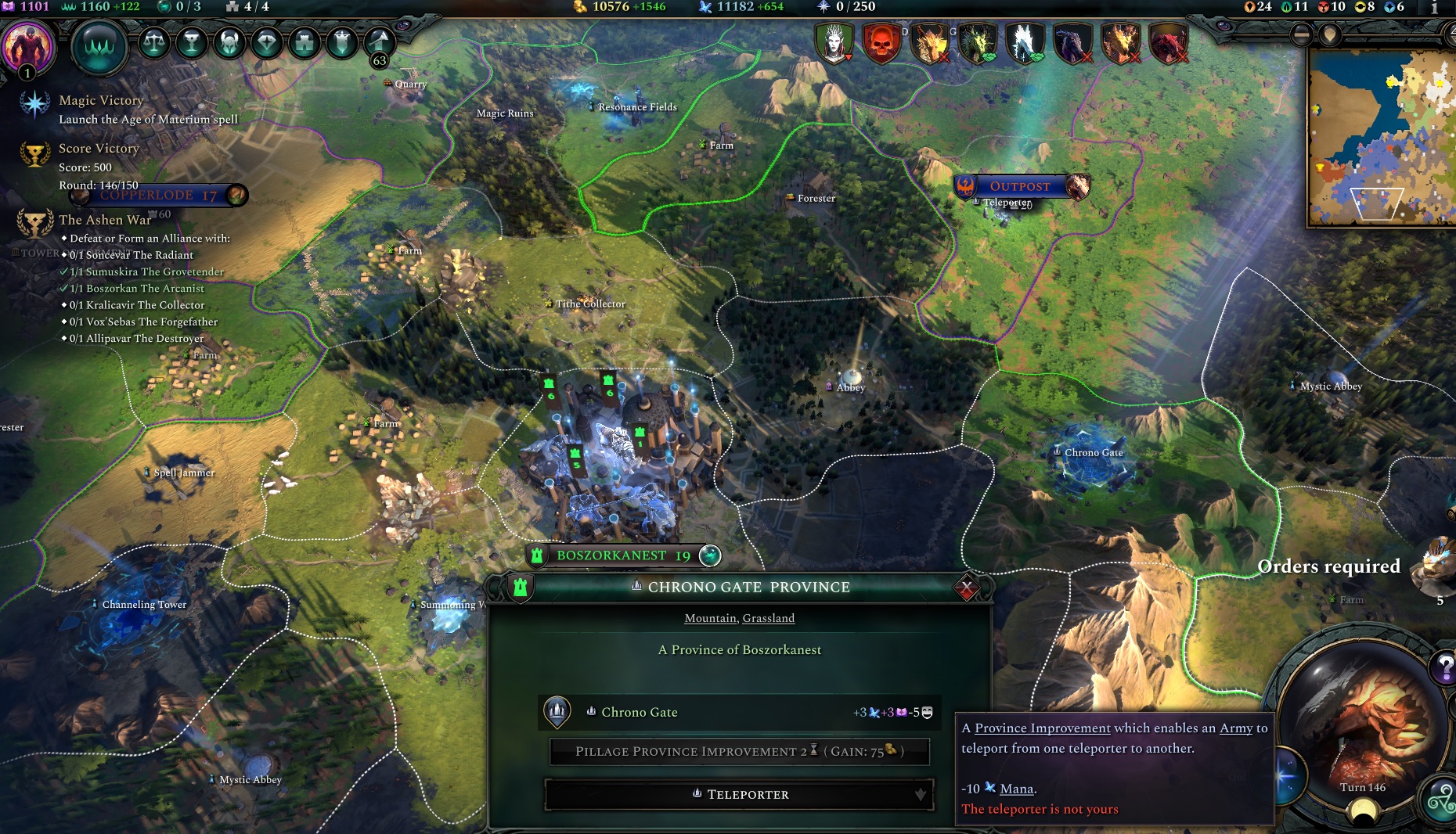Image resolution: width=1456 pixels, height=834 pixels.
Task: Select the Score Victory entry
Action: coord(98,148)
